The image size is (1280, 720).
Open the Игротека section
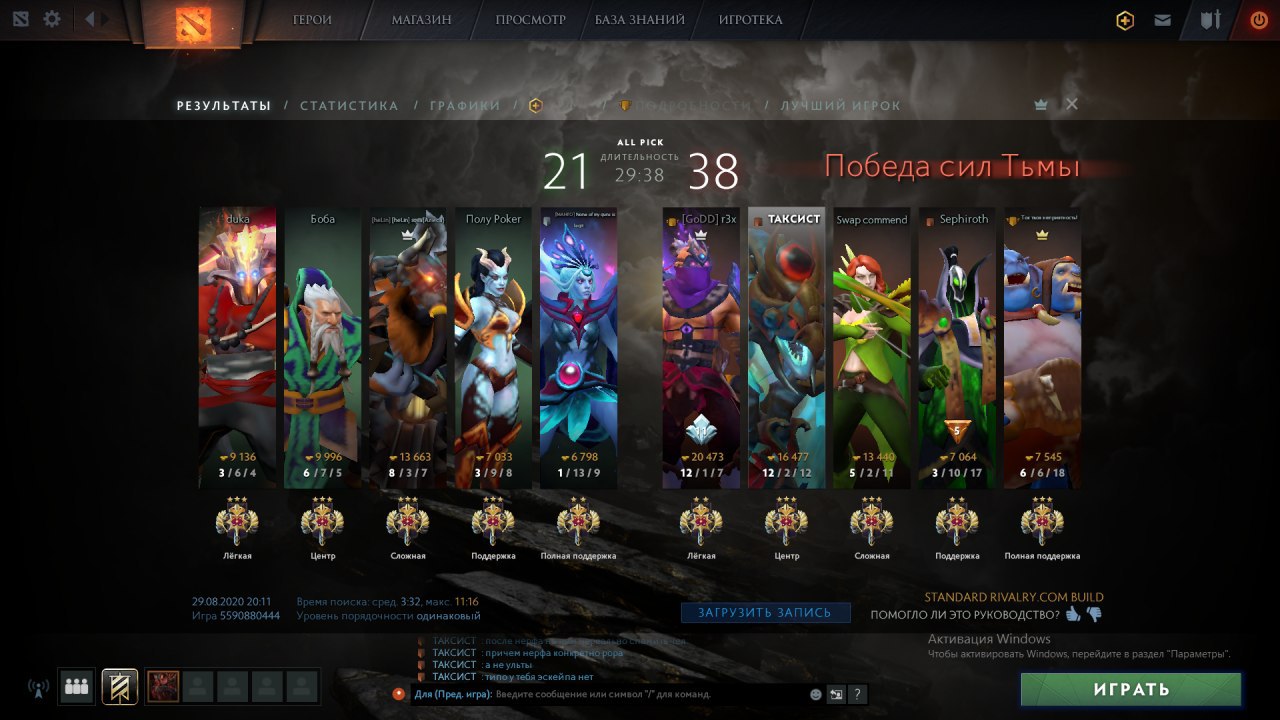(x=750, y=19)
